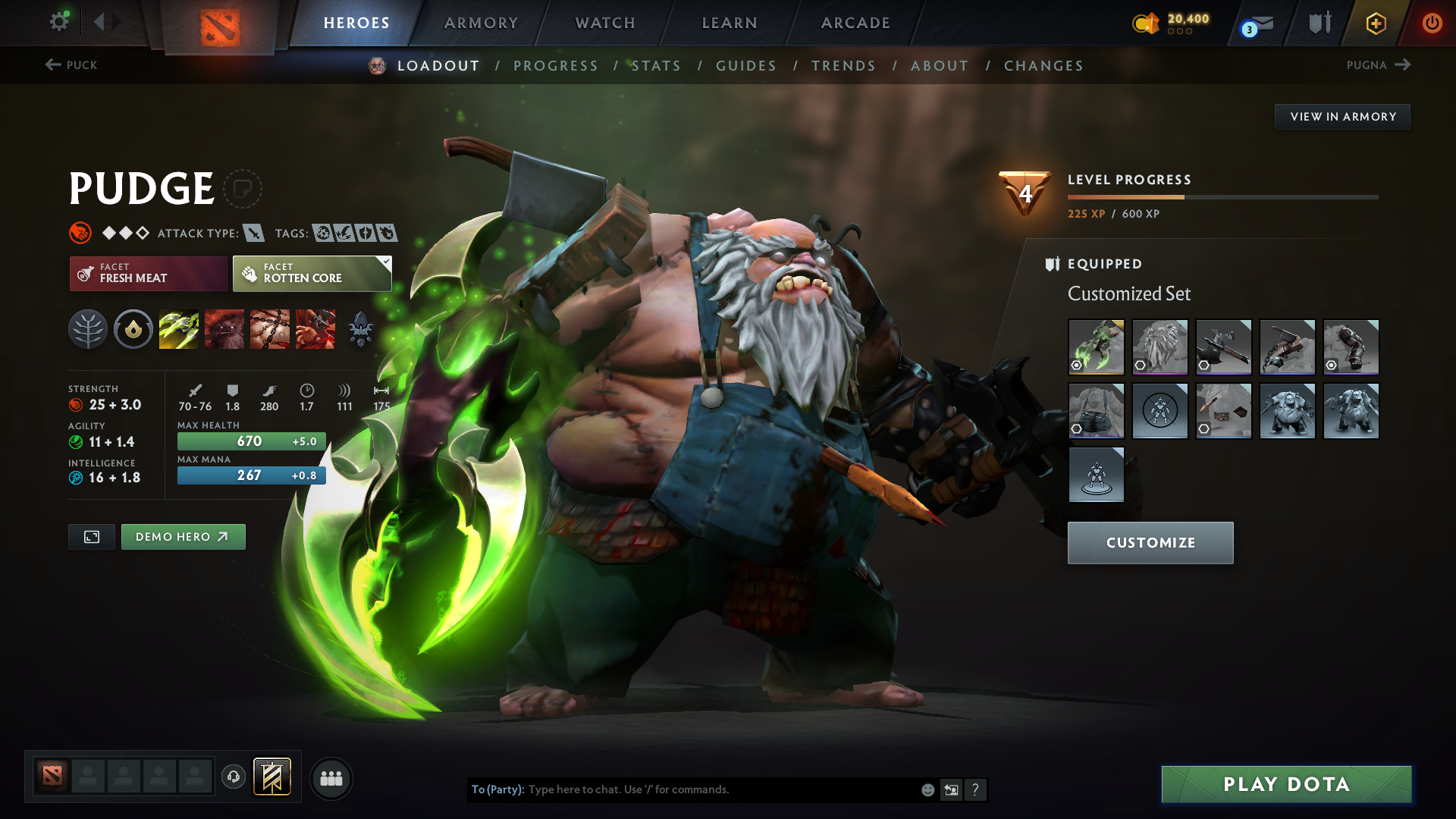Viewport: 1456px width, 819px height.
Task: Launch Demo Hero mode
Action: tap(183, 537)
